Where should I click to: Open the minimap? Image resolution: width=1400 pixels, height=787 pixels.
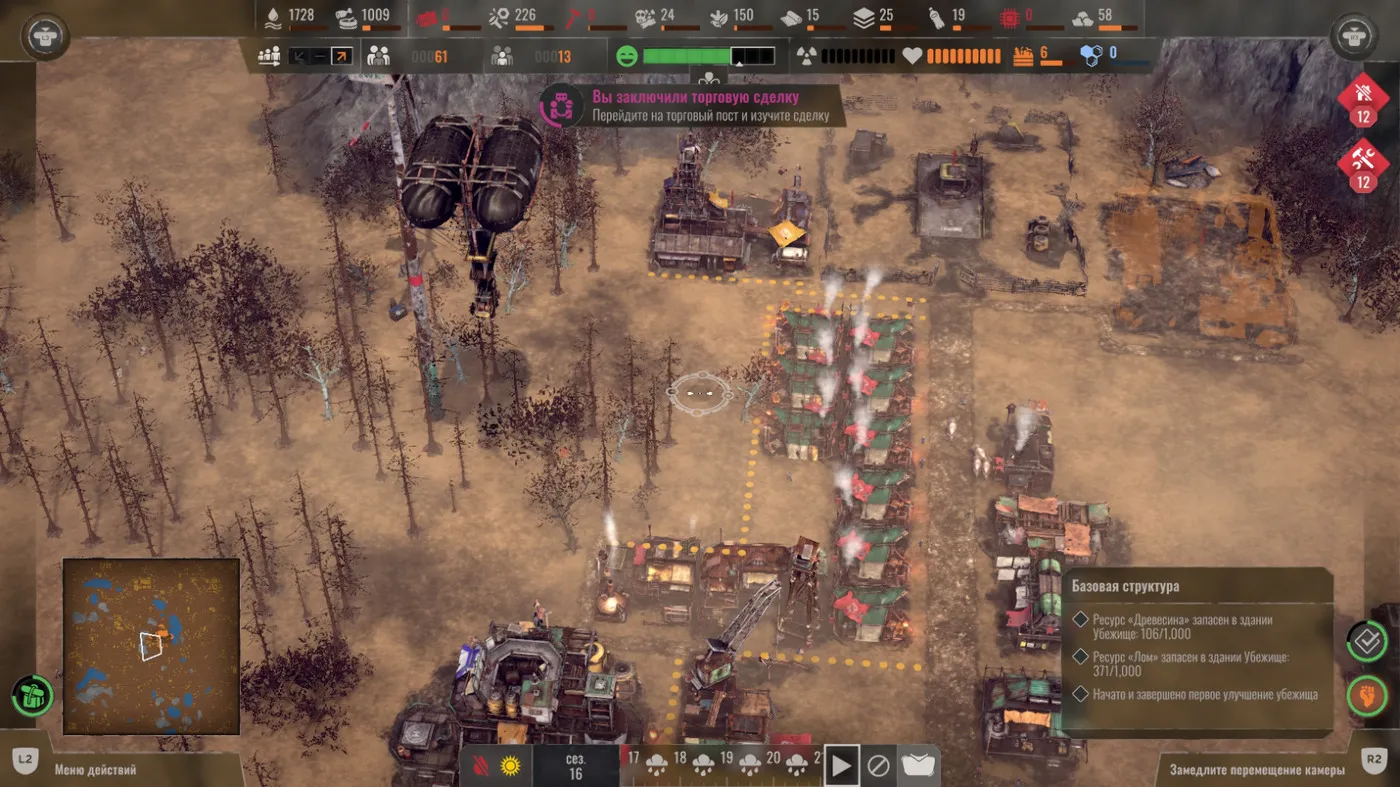coord(151,646)
